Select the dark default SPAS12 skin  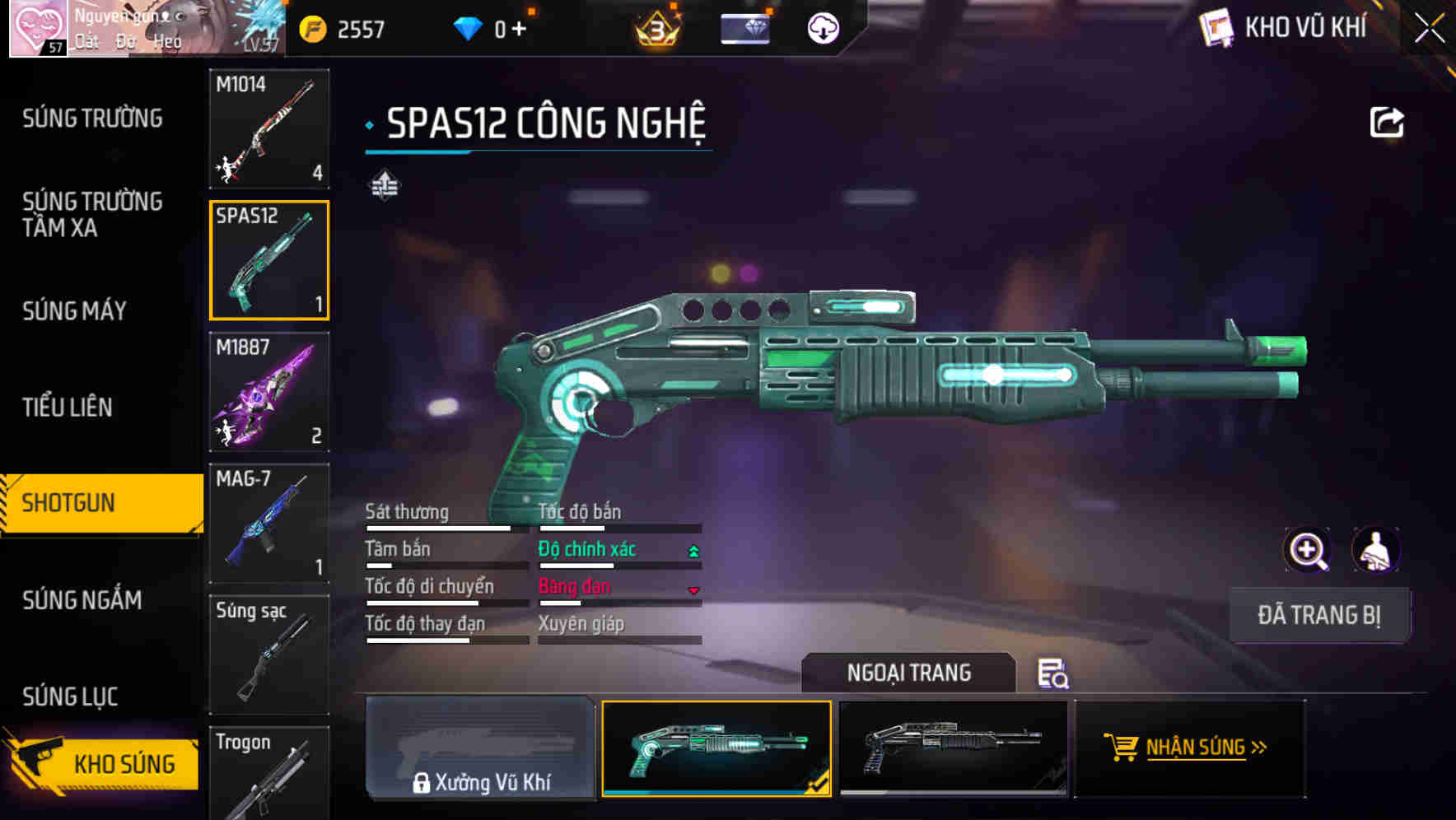coord(953,748)
